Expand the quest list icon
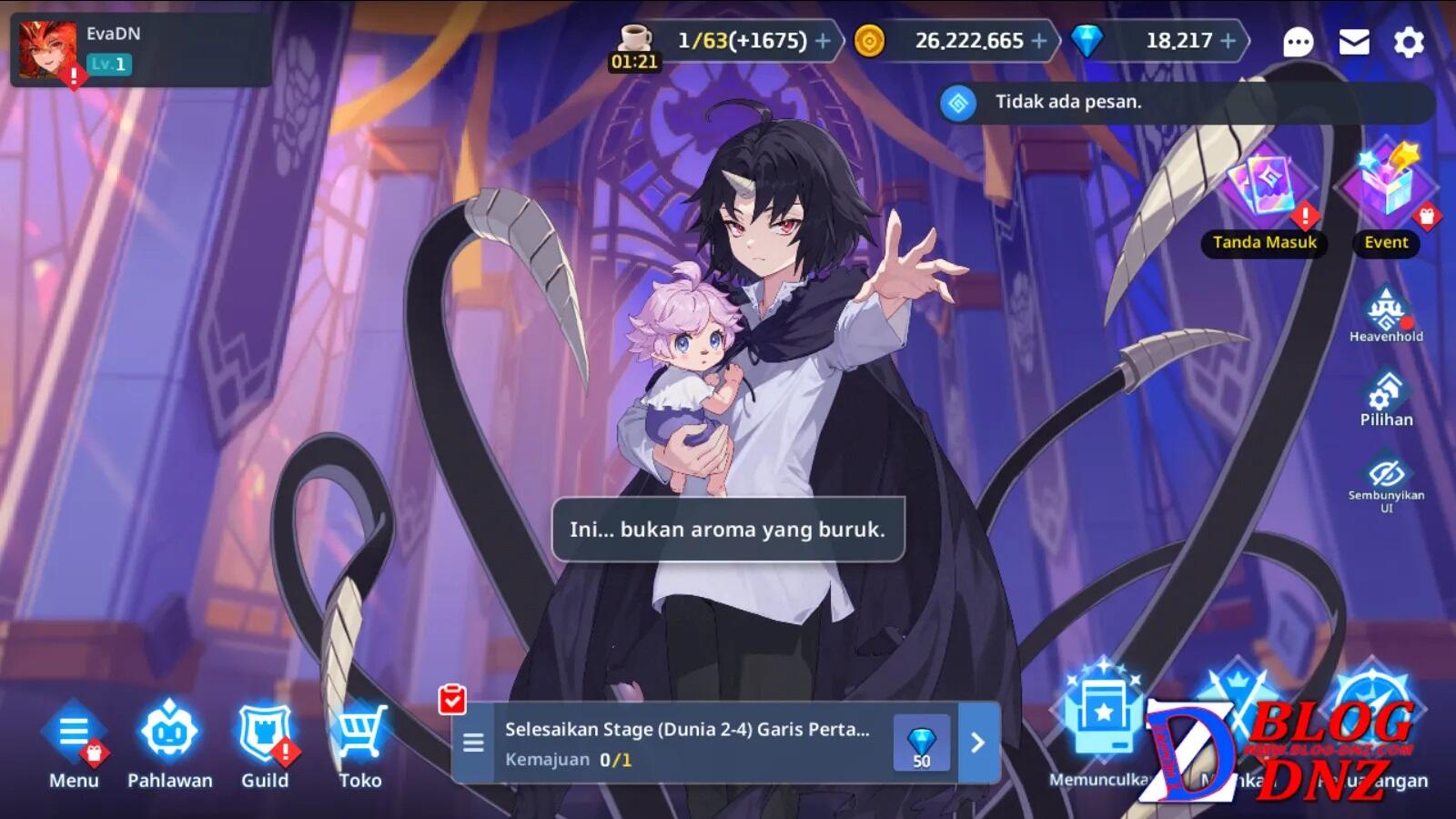Image resolution: width=1456 pixels, height=819 pixels. [x=473, y=743]
